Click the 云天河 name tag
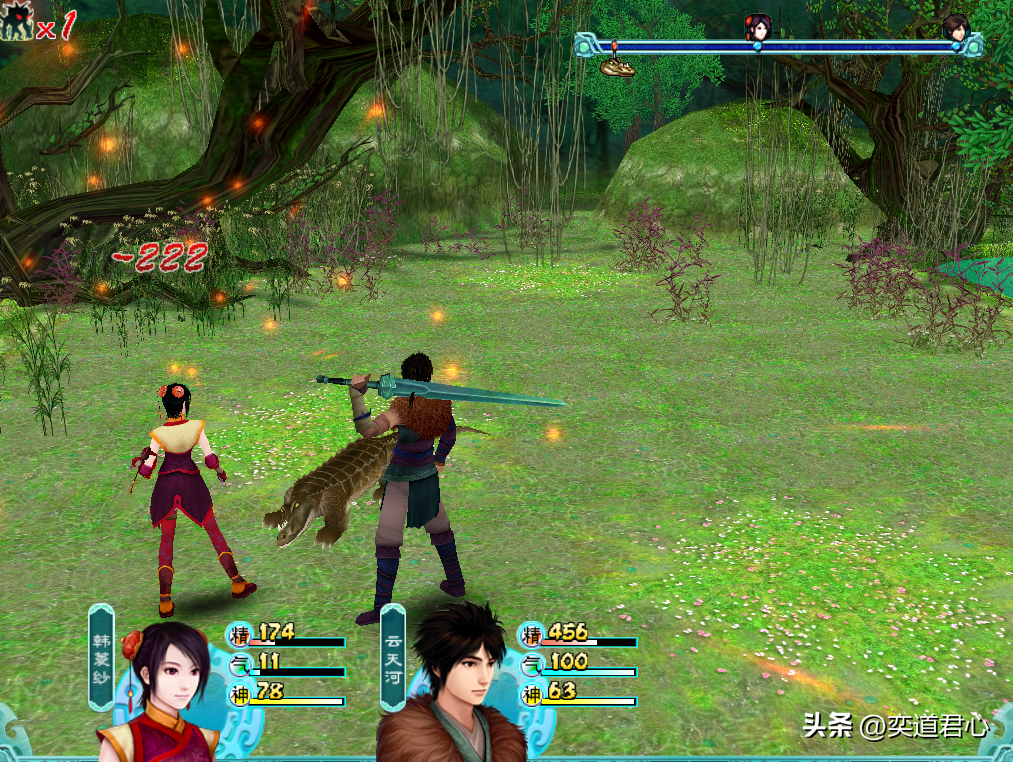1013x762 pixels. [393, 657]
